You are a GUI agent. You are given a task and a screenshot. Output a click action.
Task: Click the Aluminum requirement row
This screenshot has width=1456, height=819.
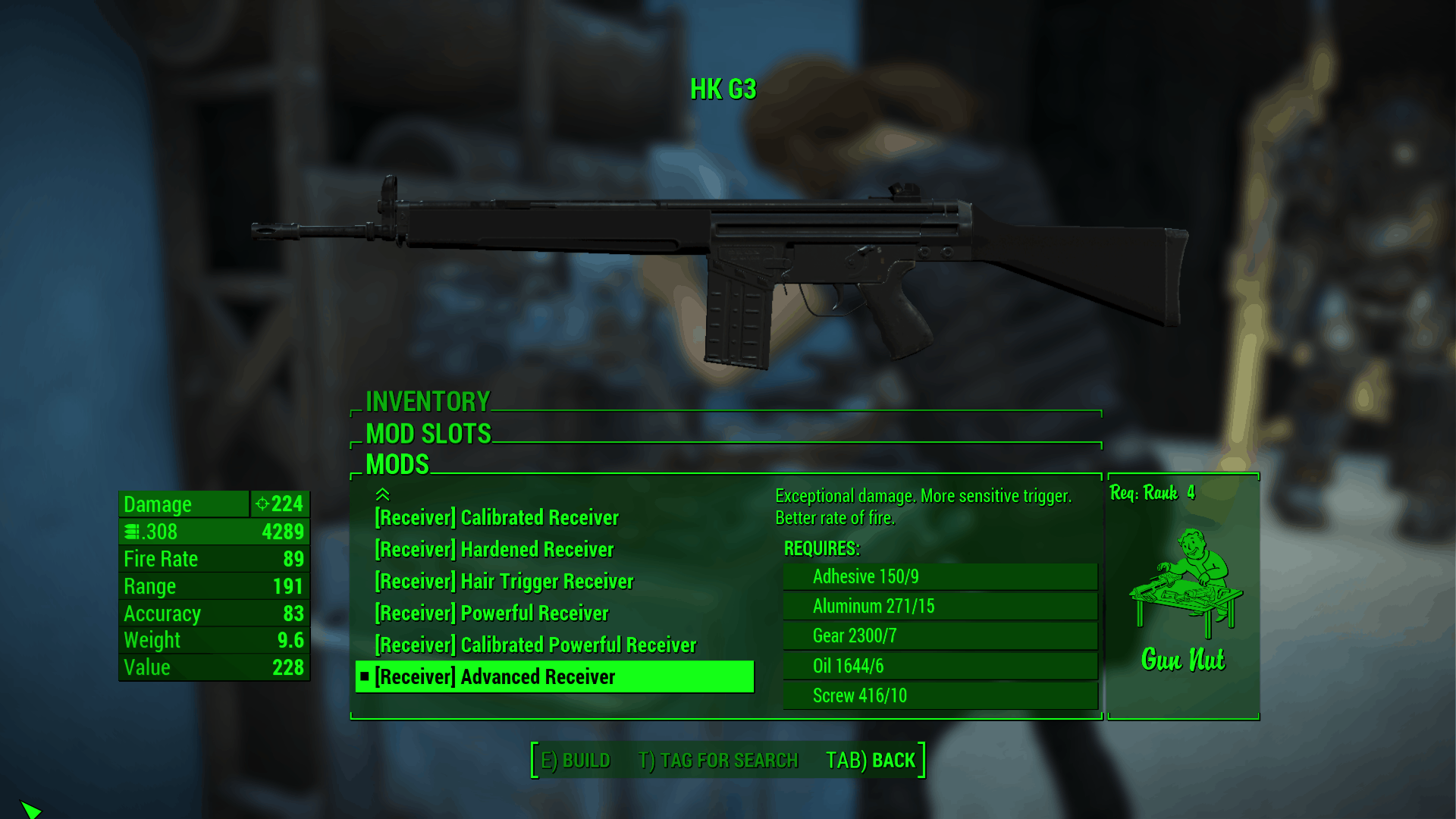[940, 607]
